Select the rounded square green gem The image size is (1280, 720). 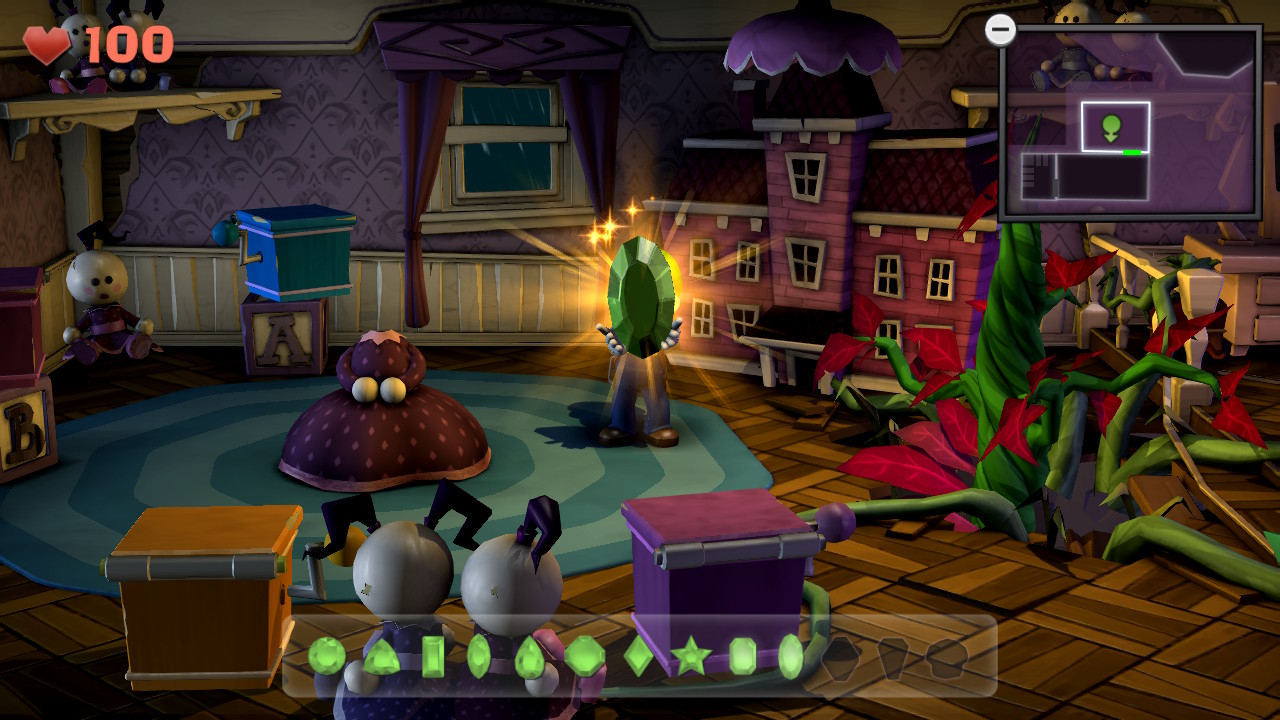point(742,657)
